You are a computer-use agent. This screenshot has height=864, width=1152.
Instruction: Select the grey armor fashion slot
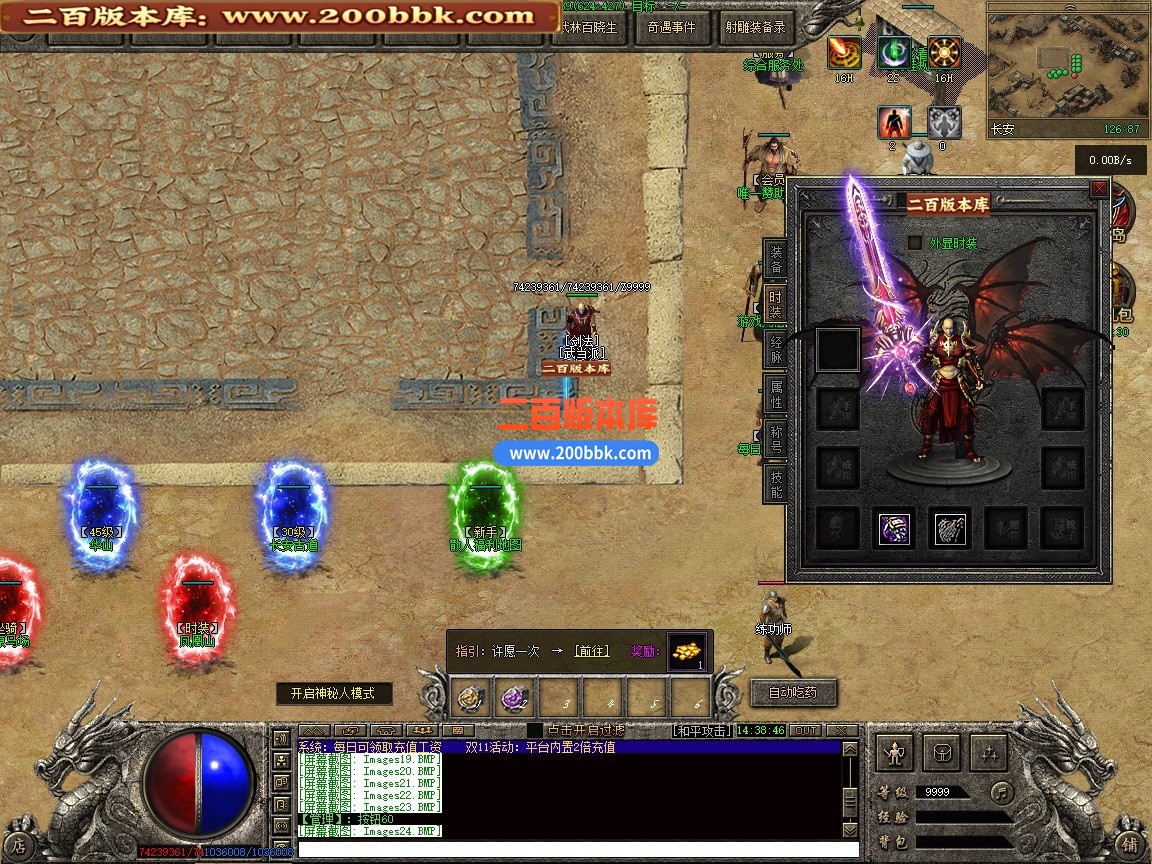[x=950, y=528]
